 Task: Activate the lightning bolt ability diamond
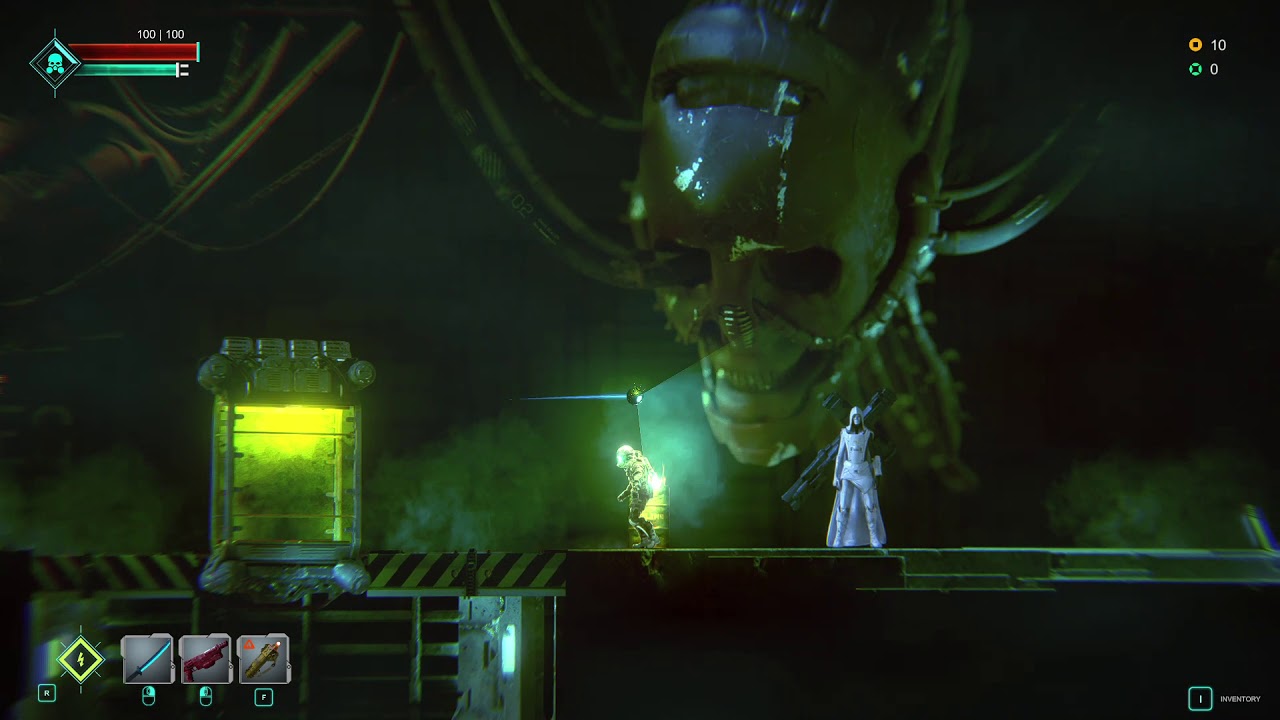[x=80, y=659]
